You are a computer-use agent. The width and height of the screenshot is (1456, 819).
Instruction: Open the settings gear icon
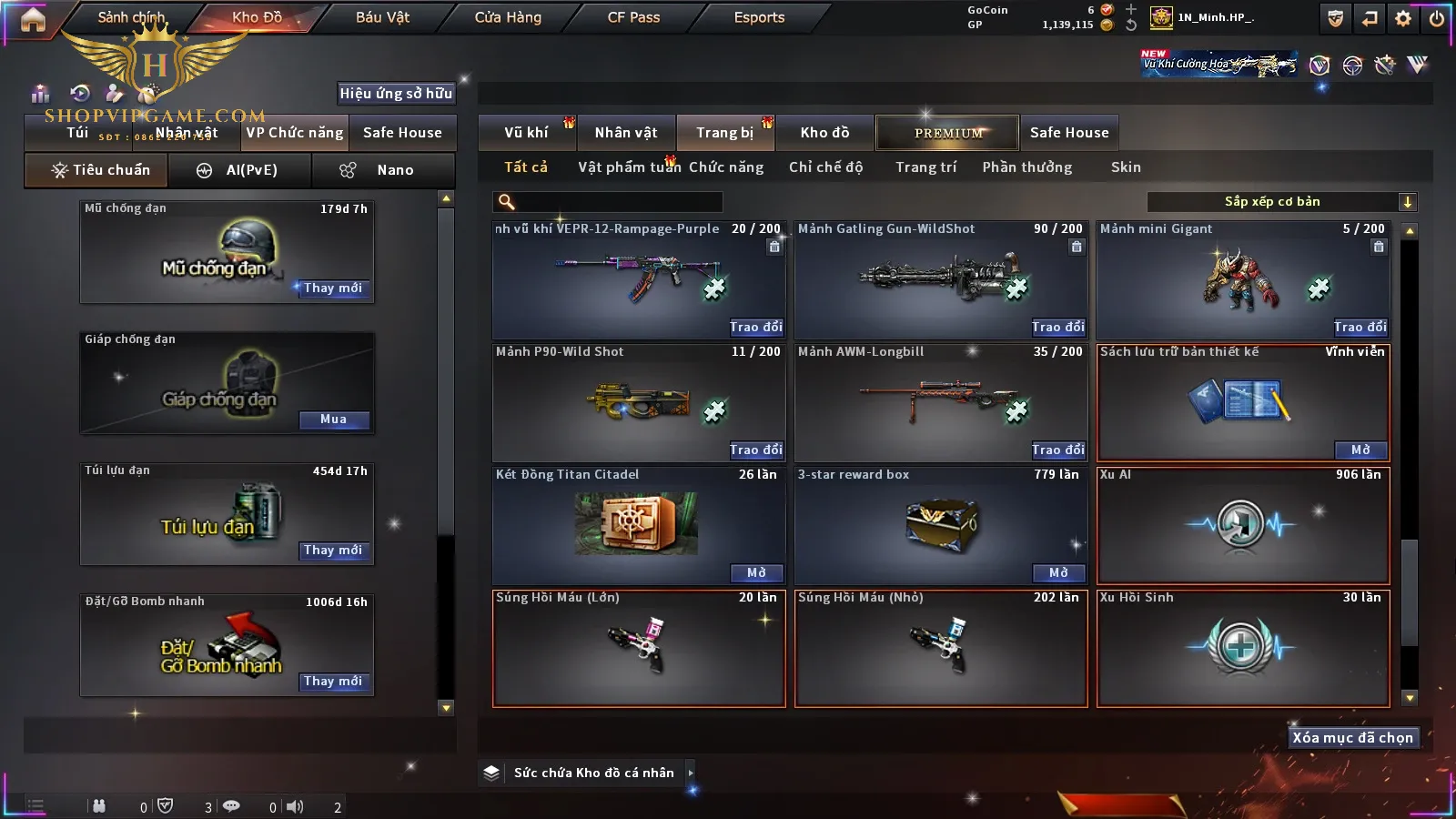(1403, 18)
